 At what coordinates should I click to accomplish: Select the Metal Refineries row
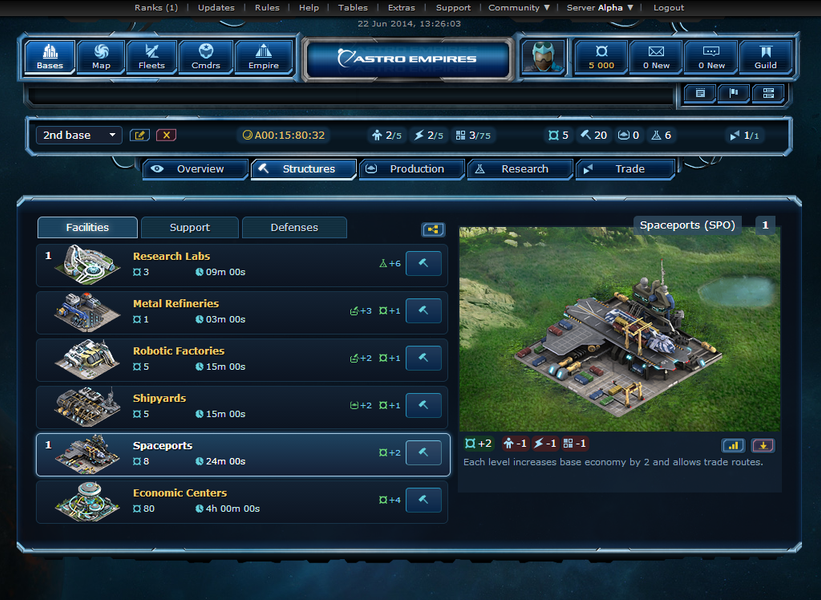click(240, 311)
